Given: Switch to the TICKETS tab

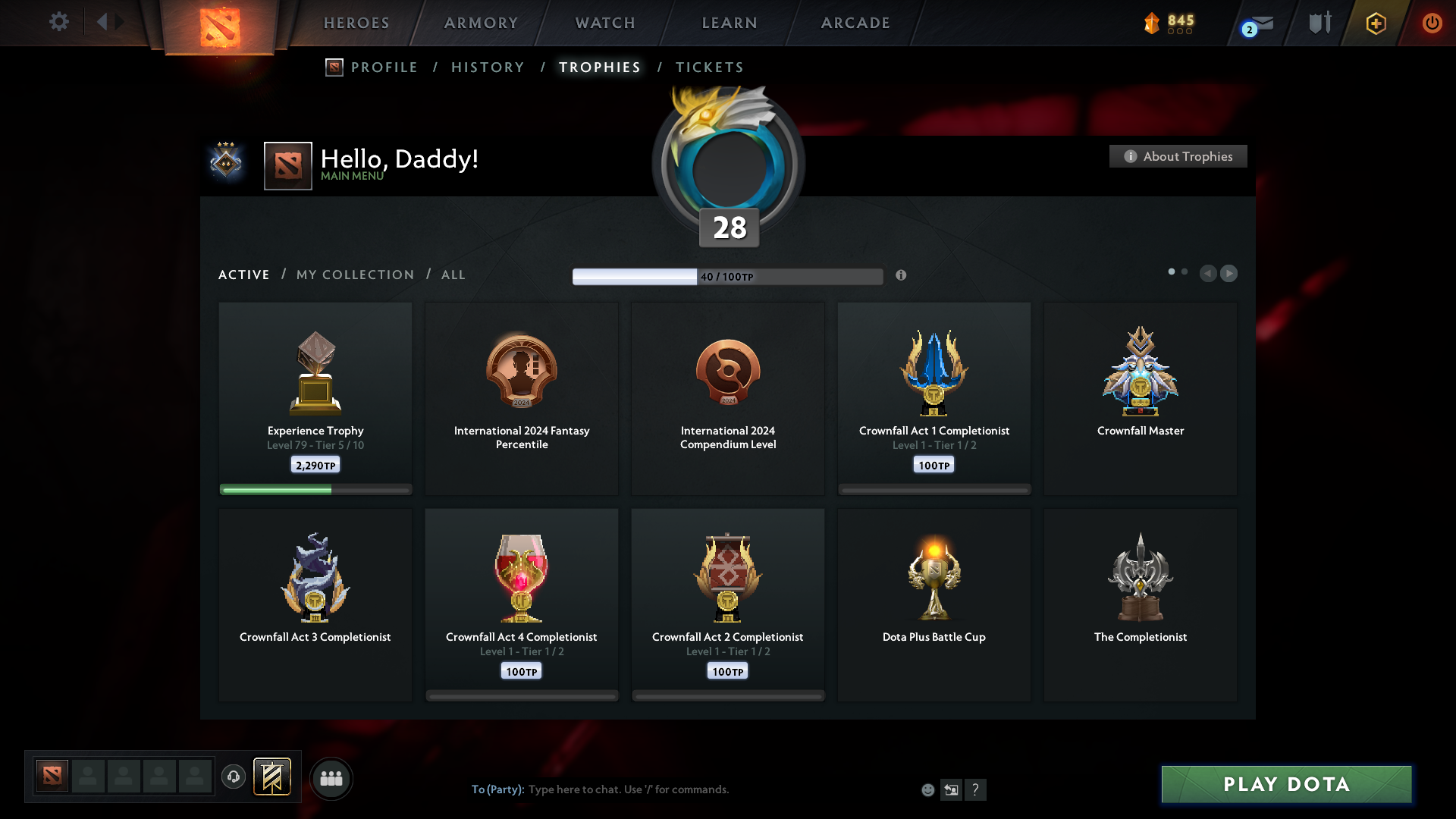Looking at the screenshot, I should click(x=709, y=67).
